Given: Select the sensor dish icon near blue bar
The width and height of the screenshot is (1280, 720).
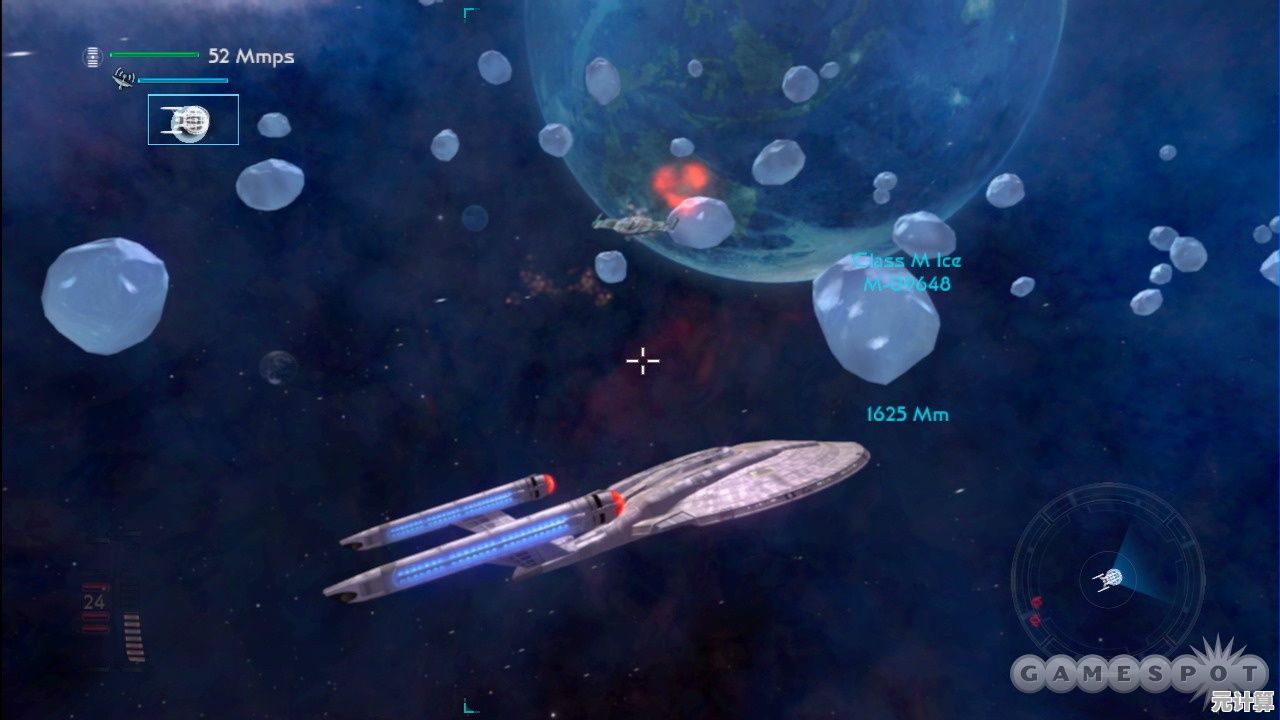Looking at the screenshot, I should point(123,79).
